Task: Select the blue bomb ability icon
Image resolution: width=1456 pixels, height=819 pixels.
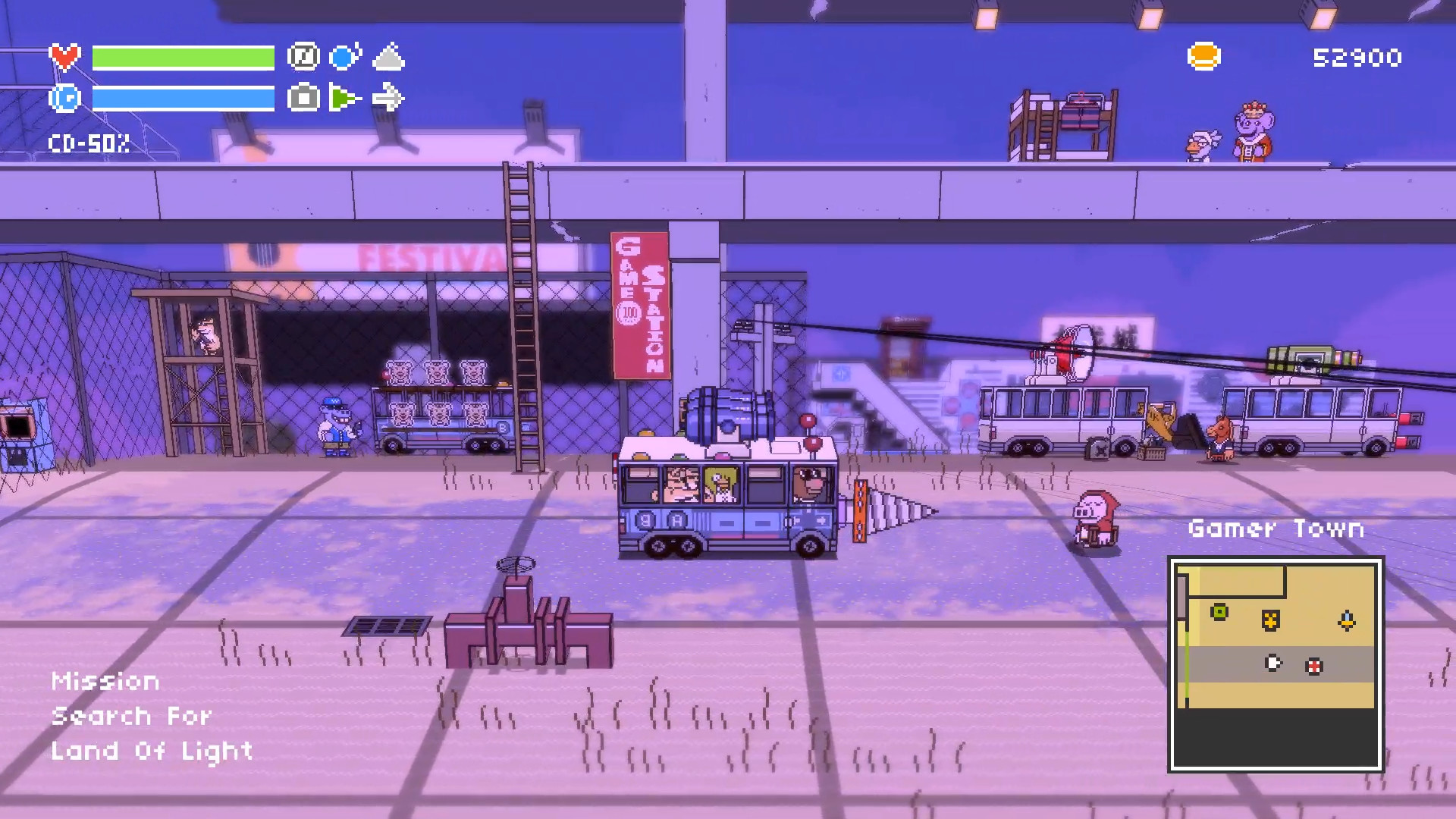Action: (346, 57)
